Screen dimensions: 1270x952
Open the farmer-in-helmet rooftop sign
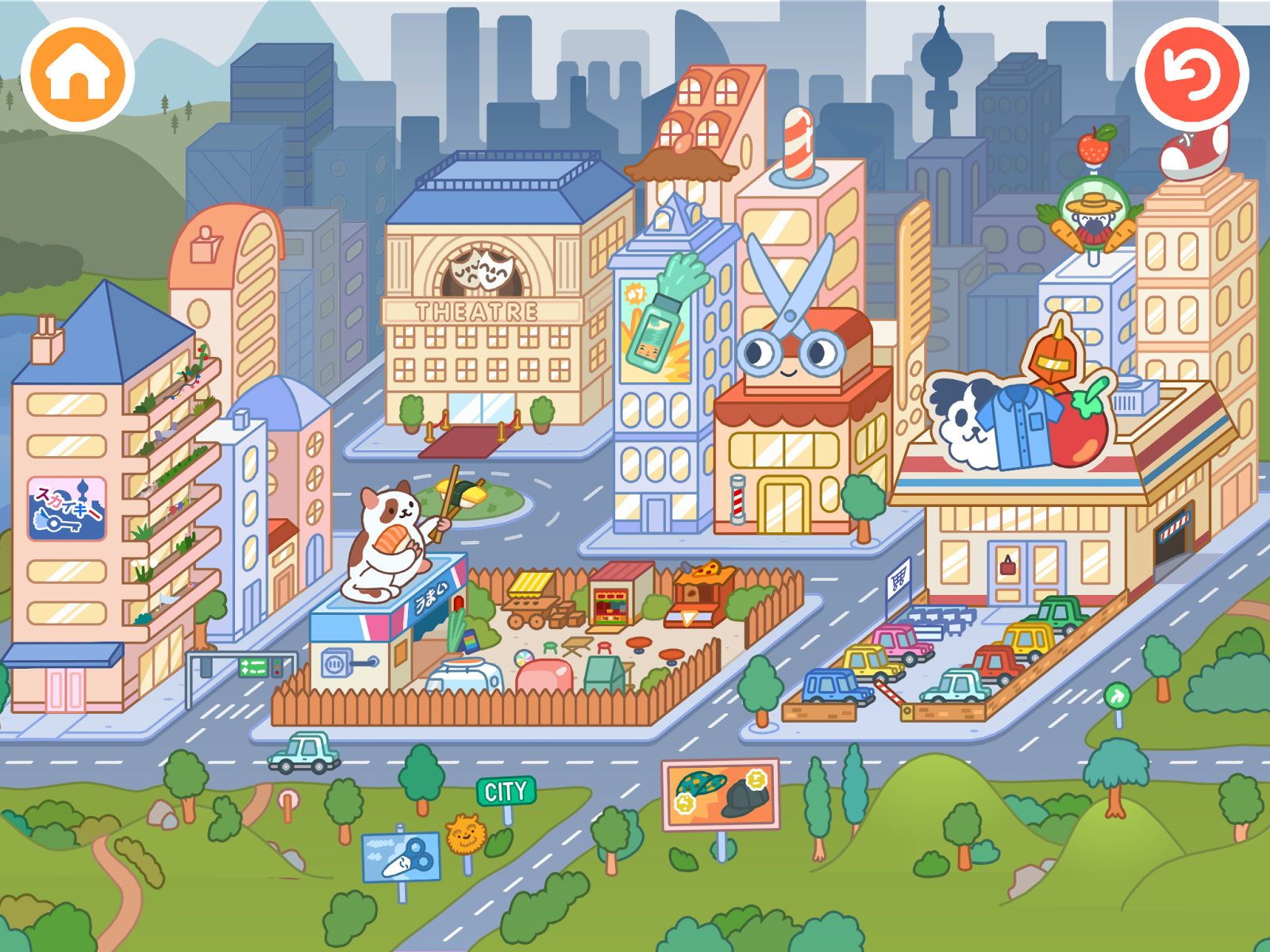click(x=1093, y=214)
